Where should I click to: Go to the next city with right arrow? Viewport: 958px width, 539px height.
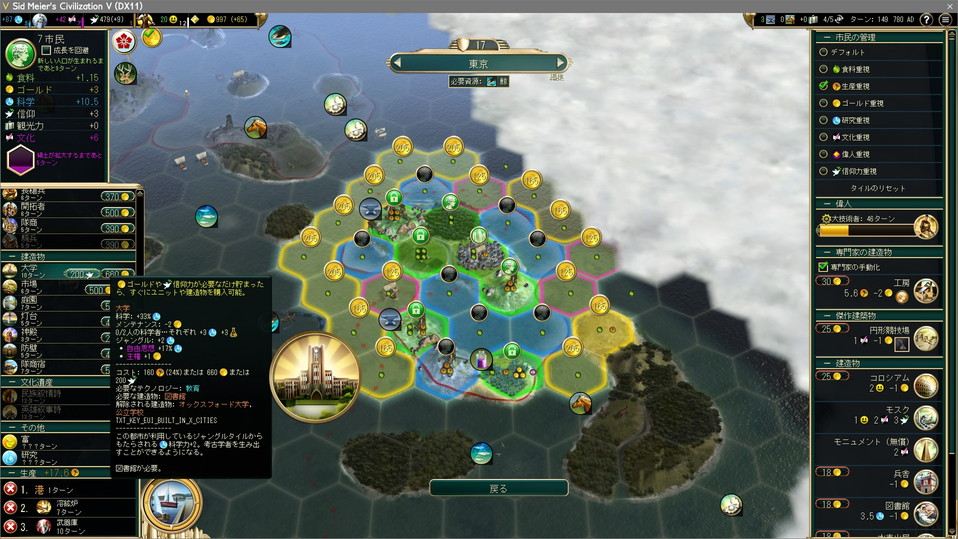pos(561,63)
